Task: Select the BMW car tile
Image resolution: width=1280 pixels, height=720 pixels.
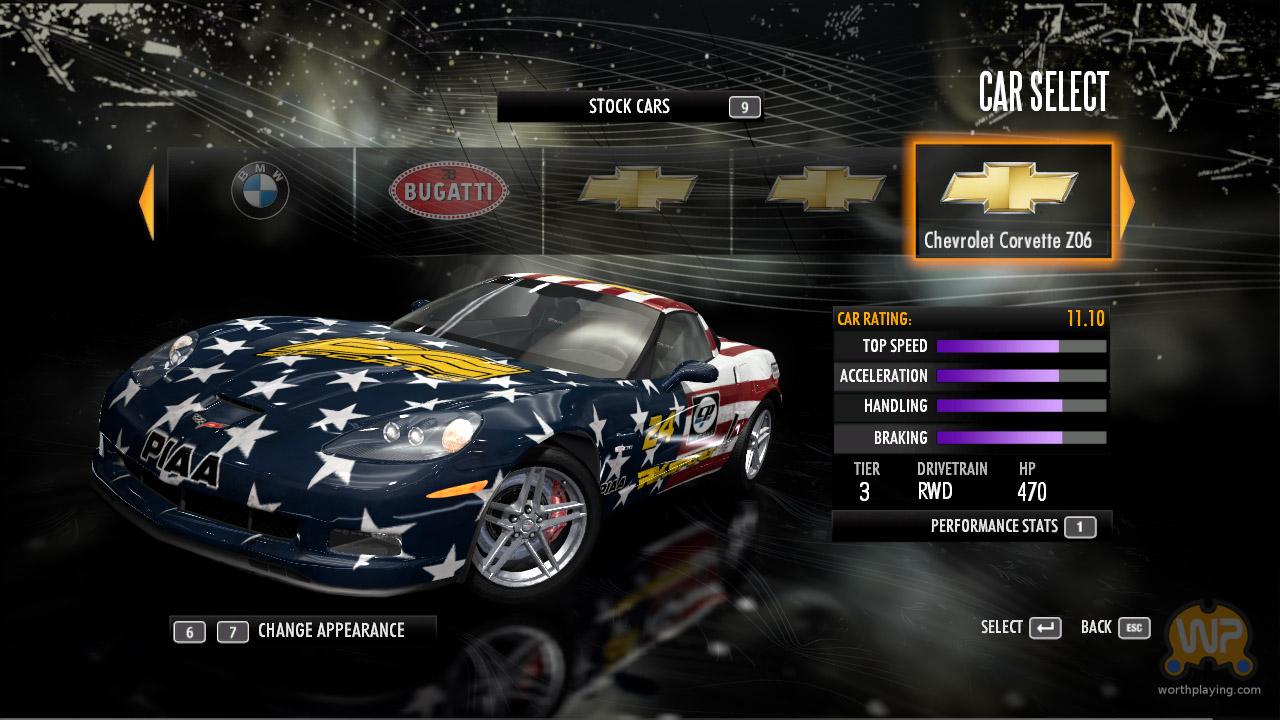Action: click(260, 190)
